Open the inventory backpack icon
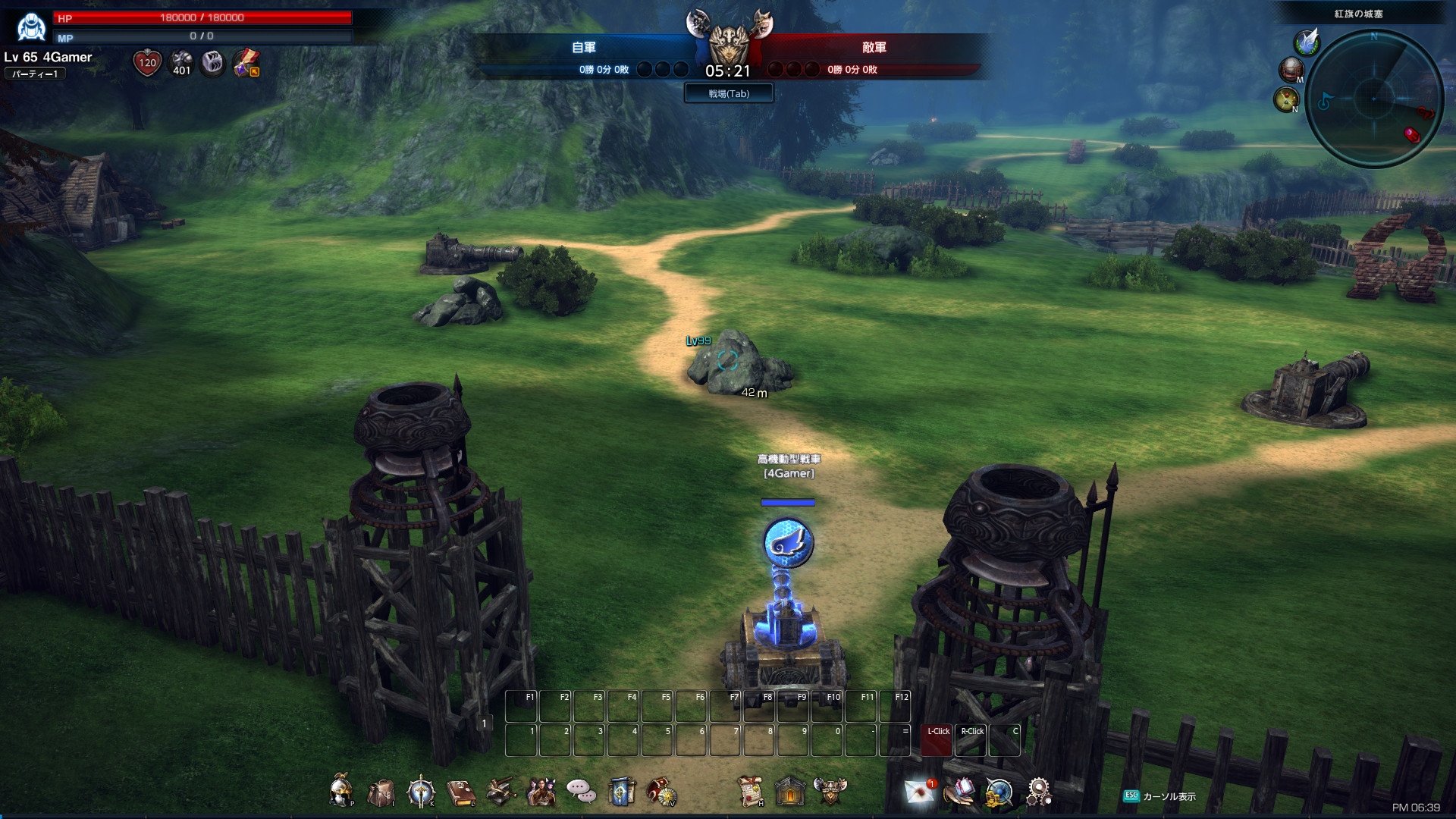Viewport: 1456px width, 819px height. (x=381, y=793)
